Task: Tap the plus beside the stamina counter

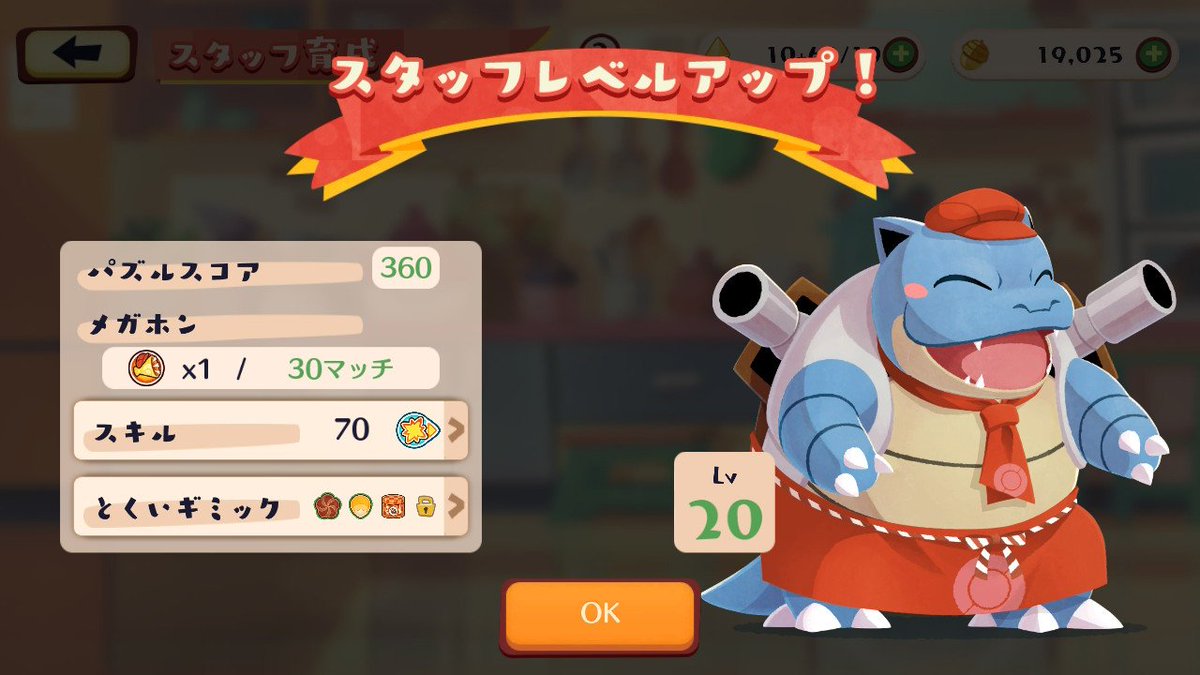Action: (x=900, y=54)
